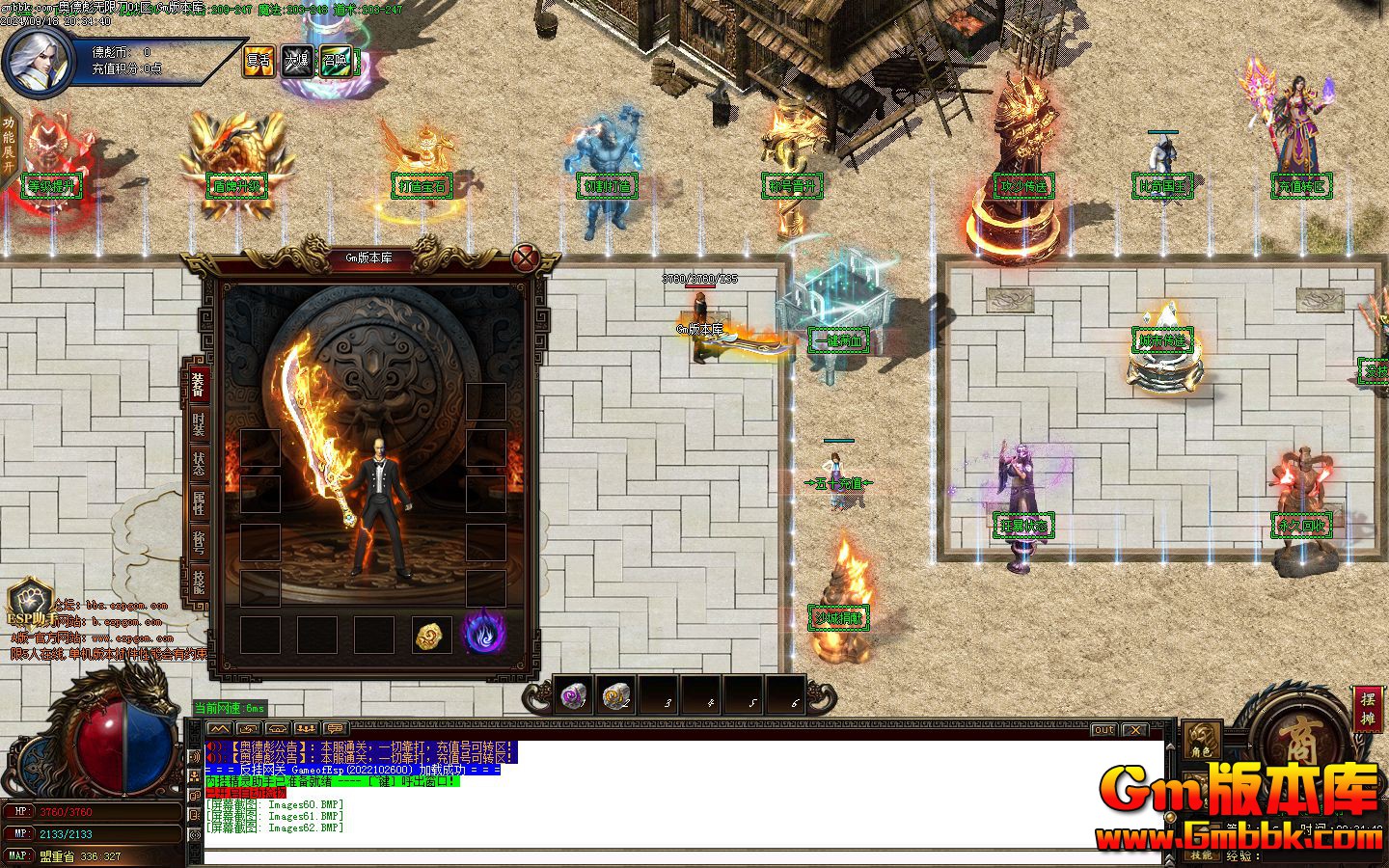Click the chat window's out button

pyautogui.click(x=1104, y=730)
